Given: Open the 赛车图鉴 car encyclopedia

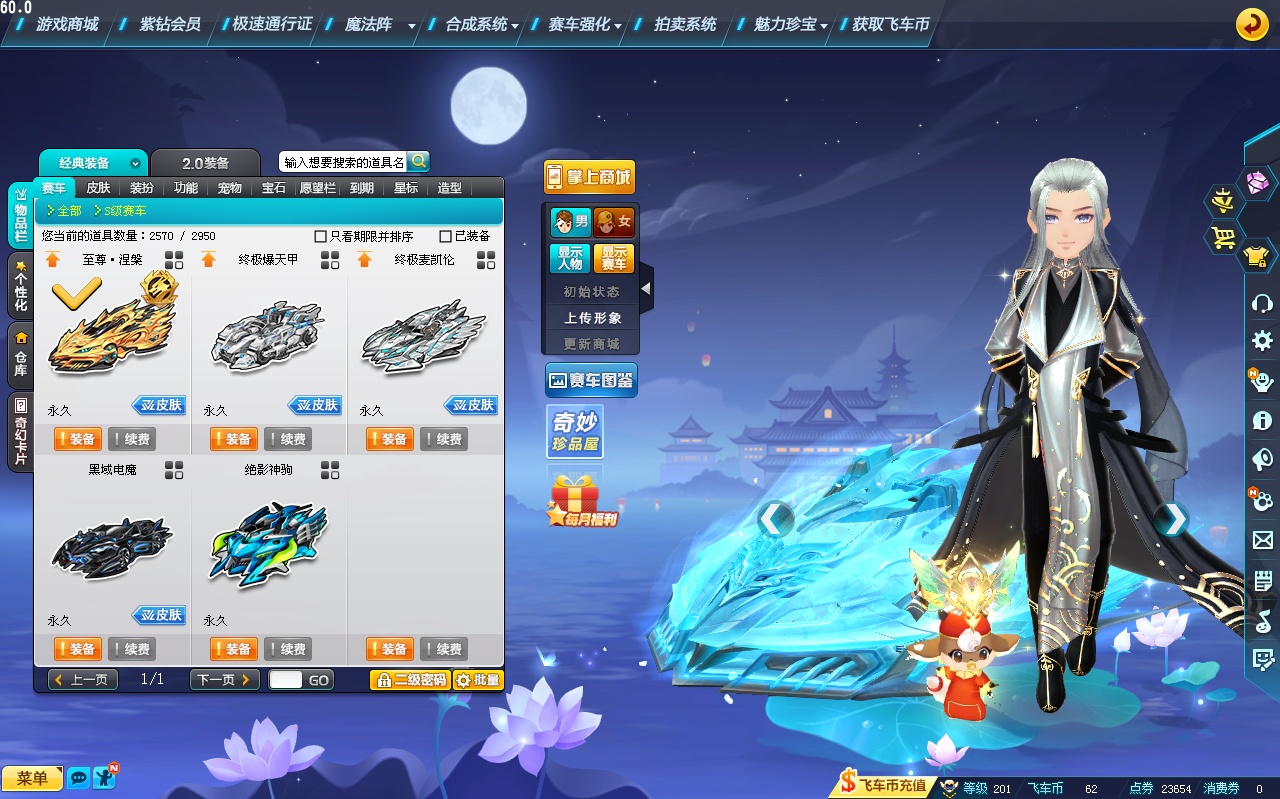Looking at the screenshot, I should 591,380.
